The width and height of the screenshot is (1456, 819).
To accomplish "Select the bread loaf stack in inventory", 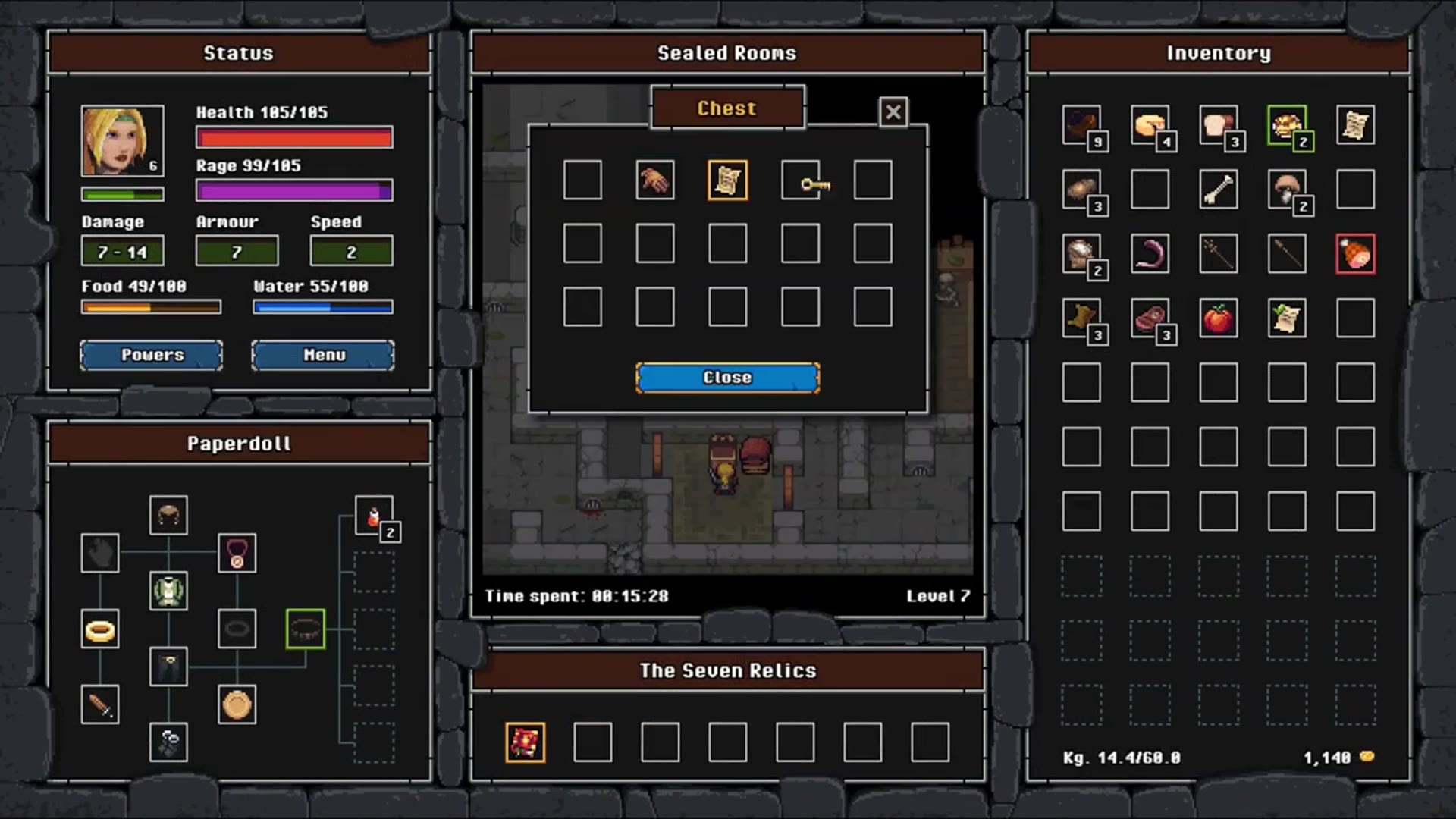I will coord(1218,125).
